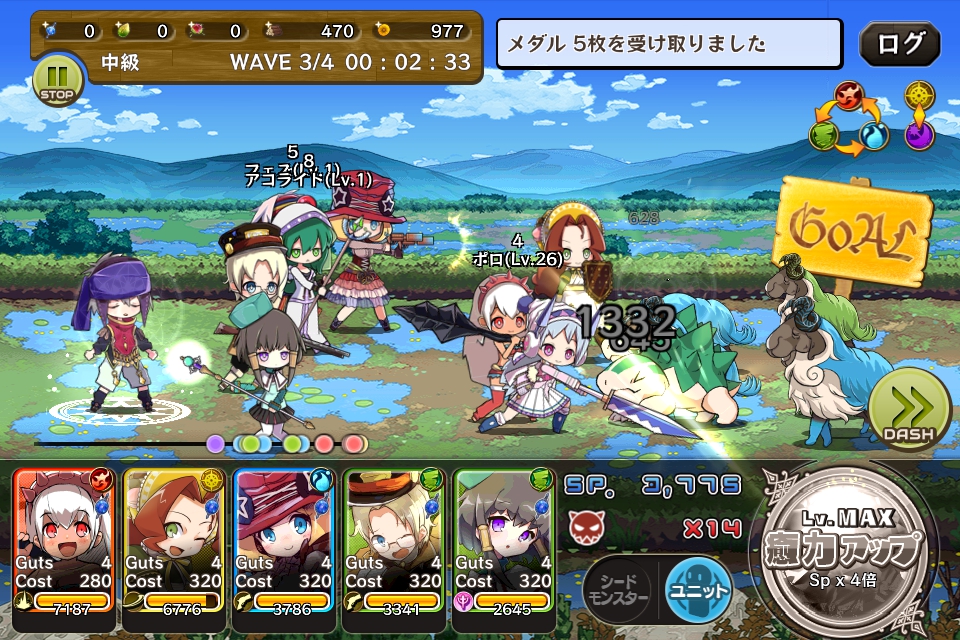Select the blue Unit tab
960x640 pixels.
pos(698,588)
